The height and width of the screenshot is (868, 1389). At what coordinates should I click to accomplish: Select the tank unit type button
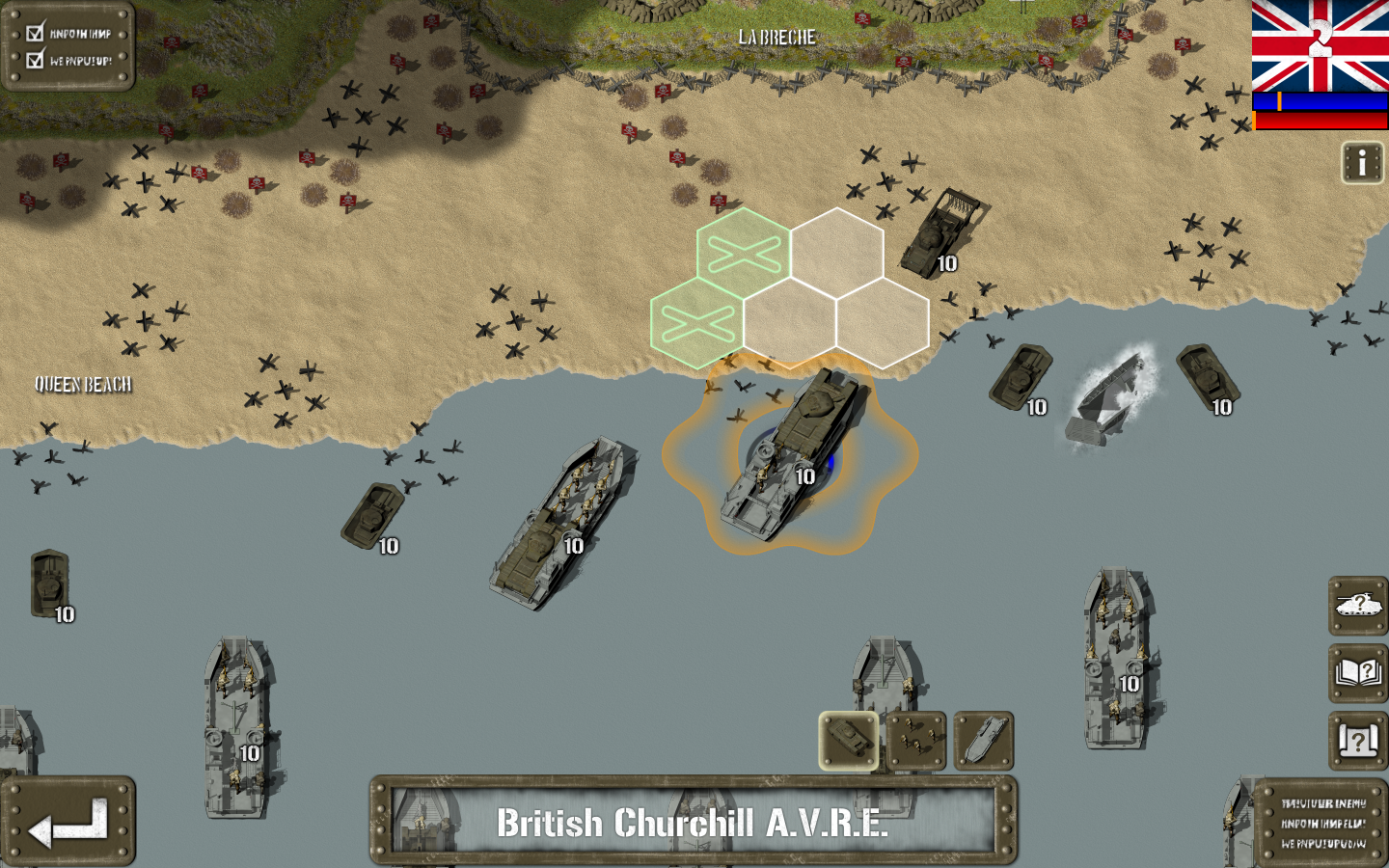tap(849, 740)
